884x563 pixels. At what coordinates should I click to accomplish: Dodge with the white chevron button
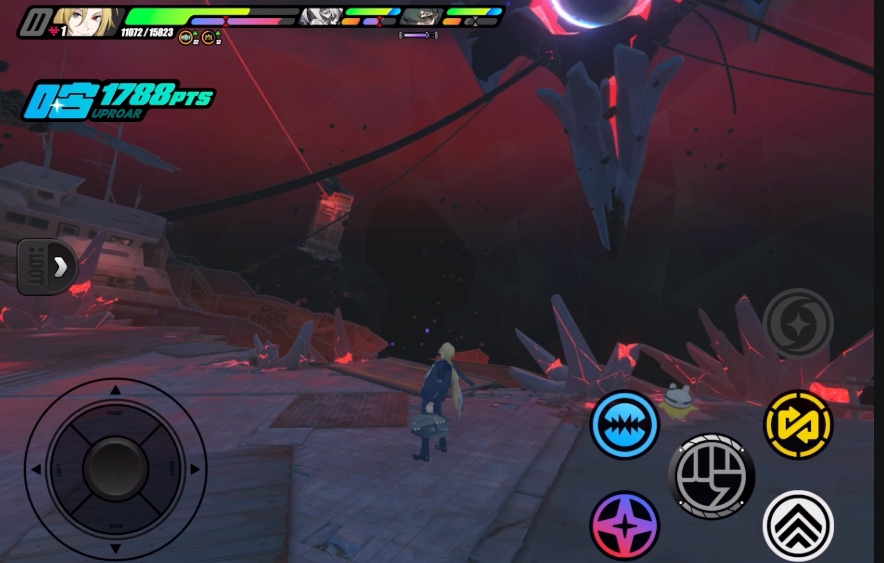tap(798, 525)
